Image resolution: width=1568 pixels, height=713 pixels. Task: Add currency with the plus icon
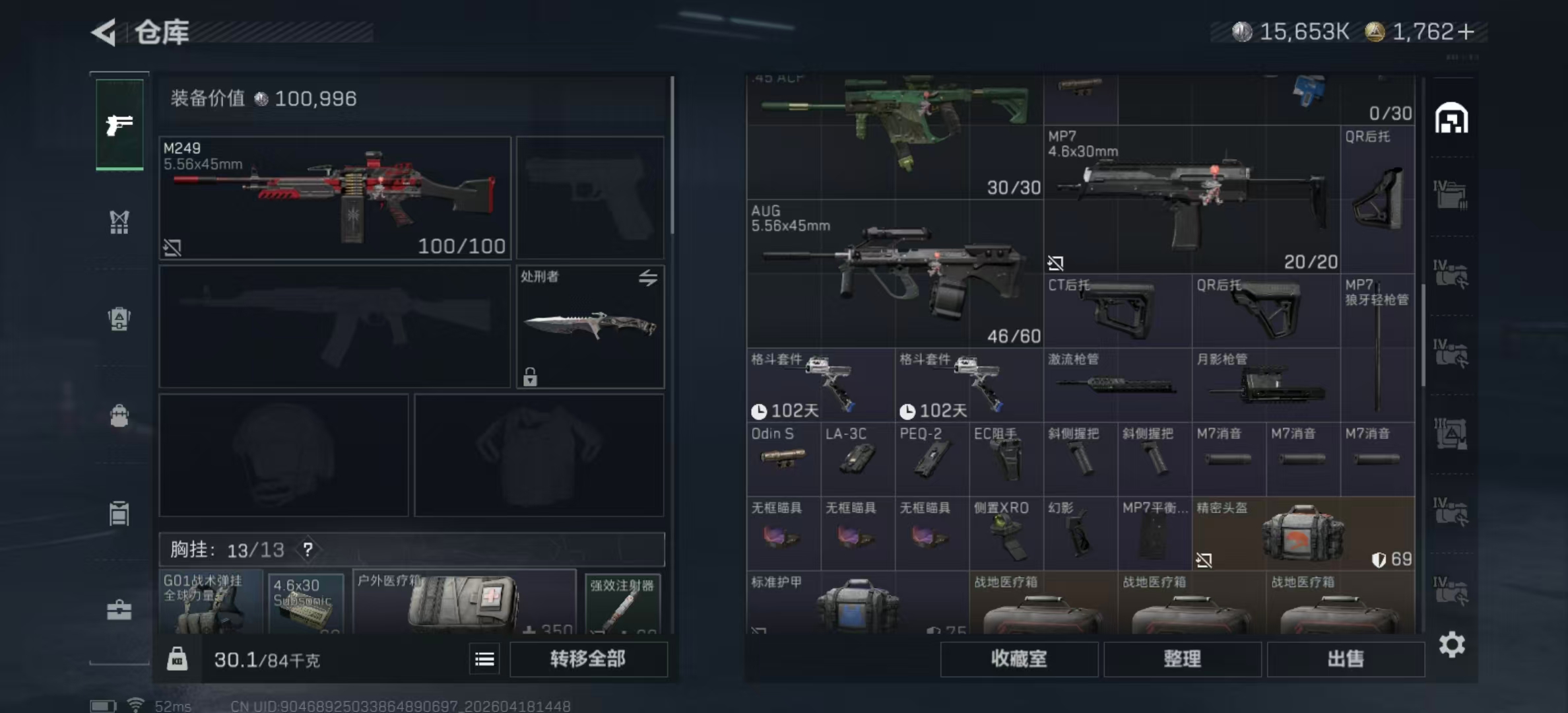coord(1466,32)
